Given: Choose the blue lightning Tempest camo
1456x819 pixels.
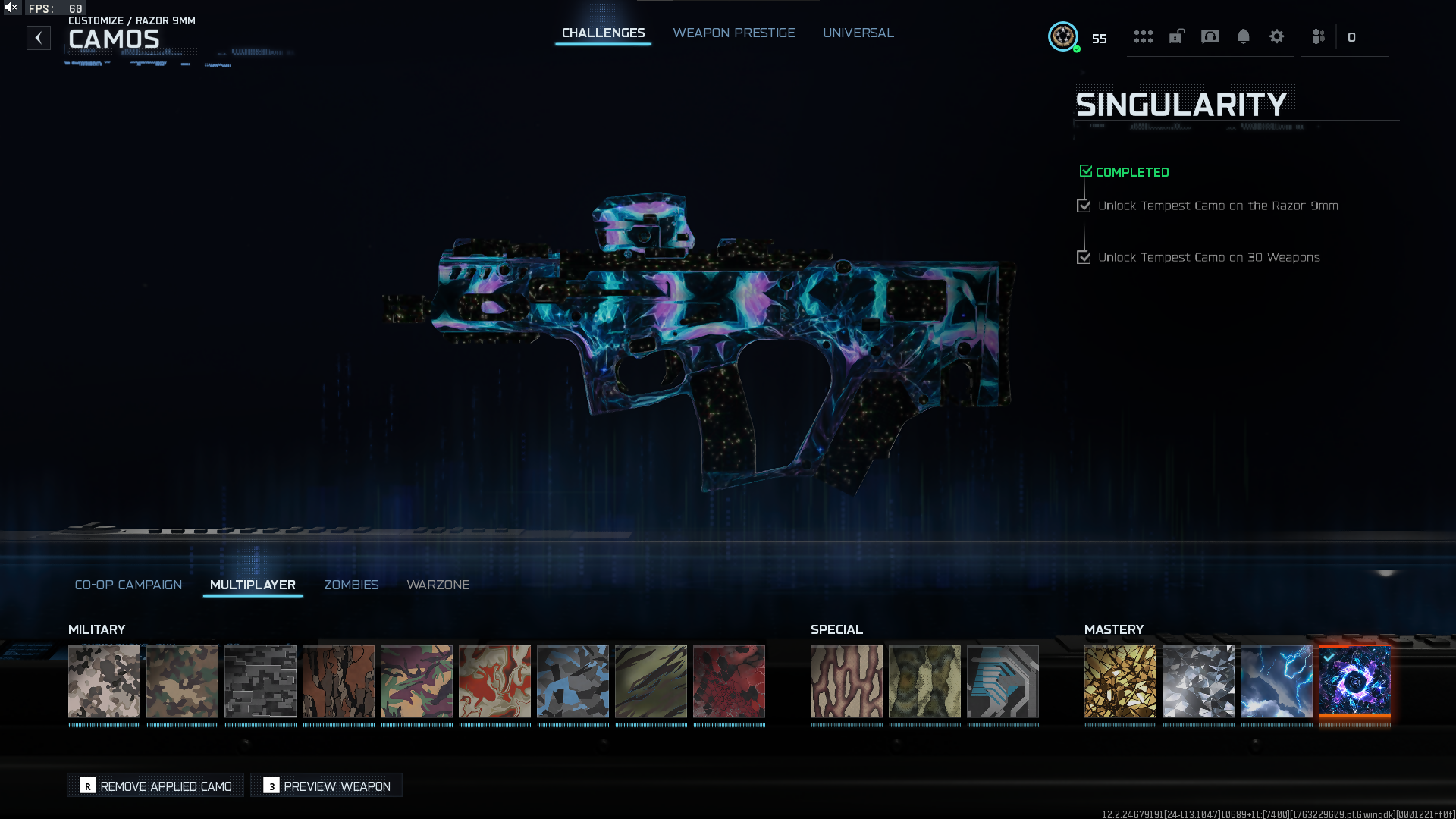Looking at the screenshot, I should tap(1276, 681).
